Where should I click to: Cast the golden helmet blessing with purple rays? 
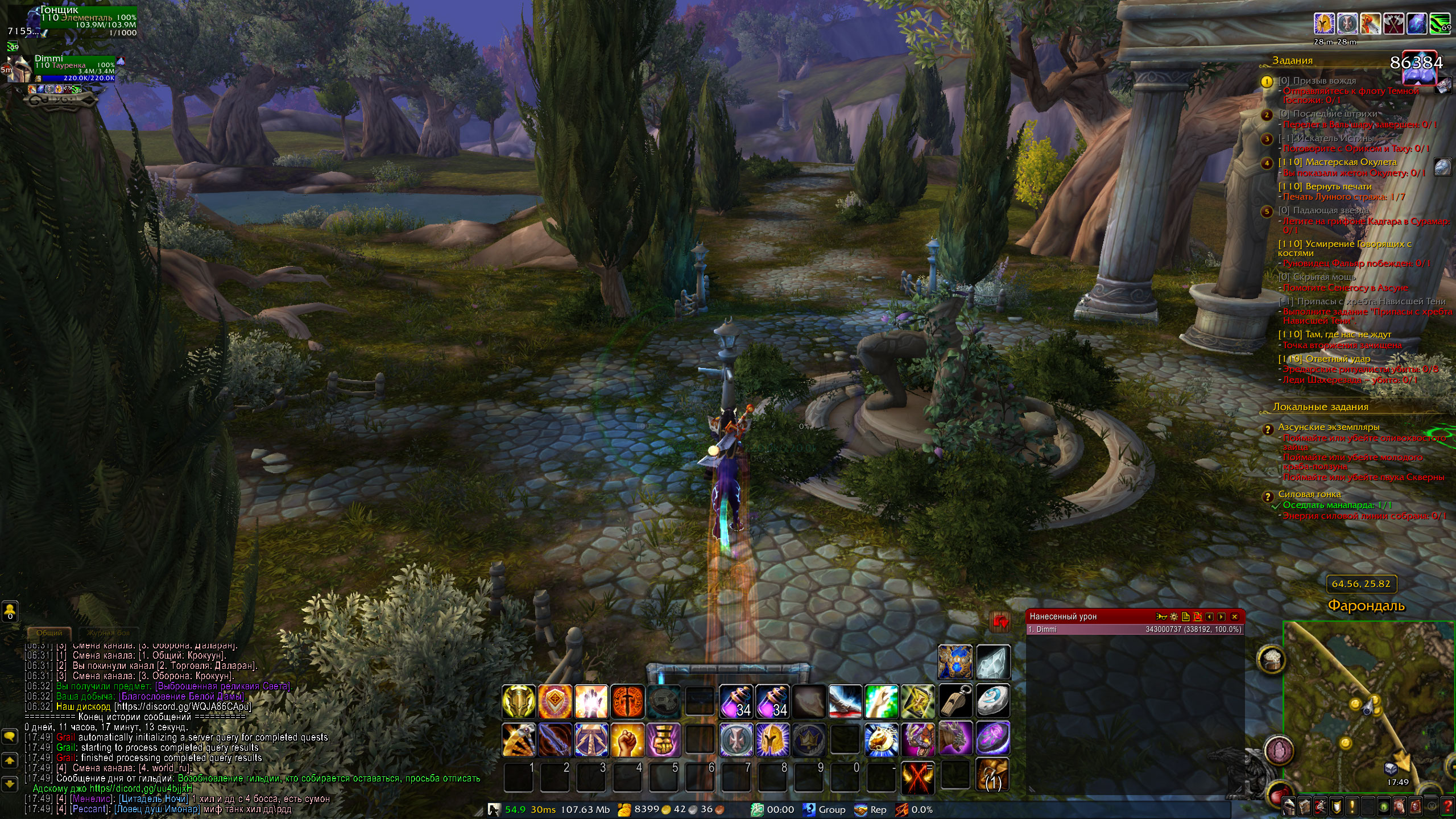click(772, 739)
